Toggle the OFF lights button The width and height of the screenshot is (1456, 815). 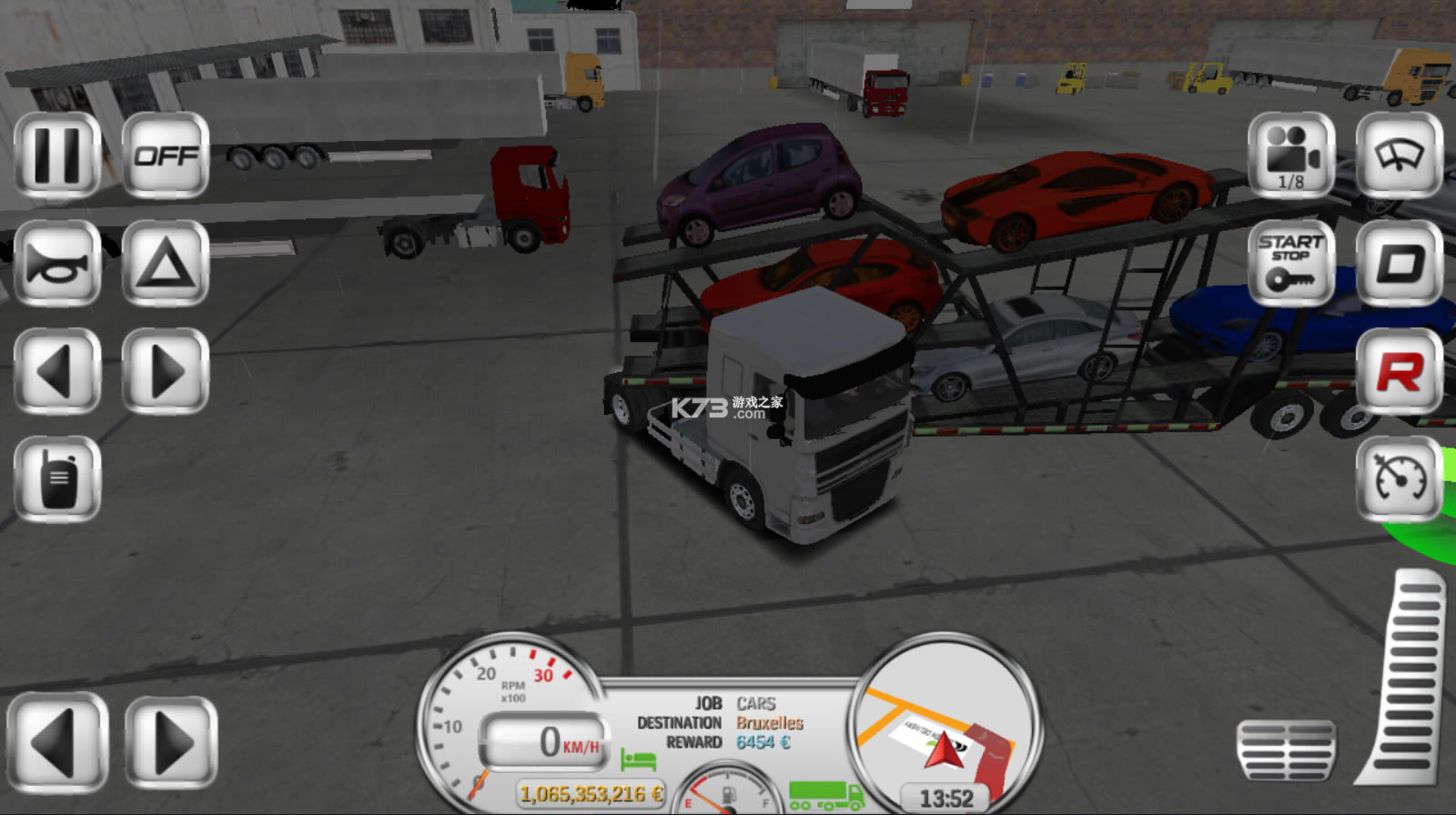(x=165, y=156)
